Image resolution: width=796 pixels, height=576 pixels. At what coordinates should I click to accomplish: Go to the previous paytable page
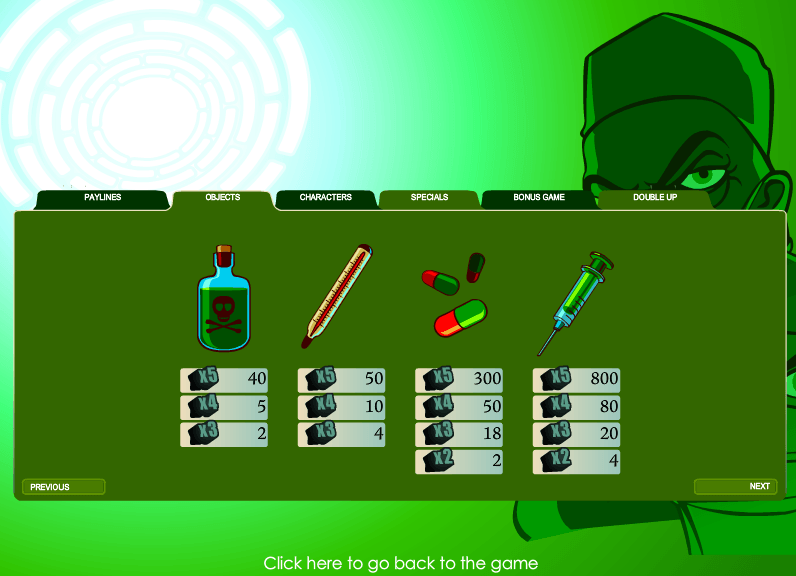tap(63, 487)
